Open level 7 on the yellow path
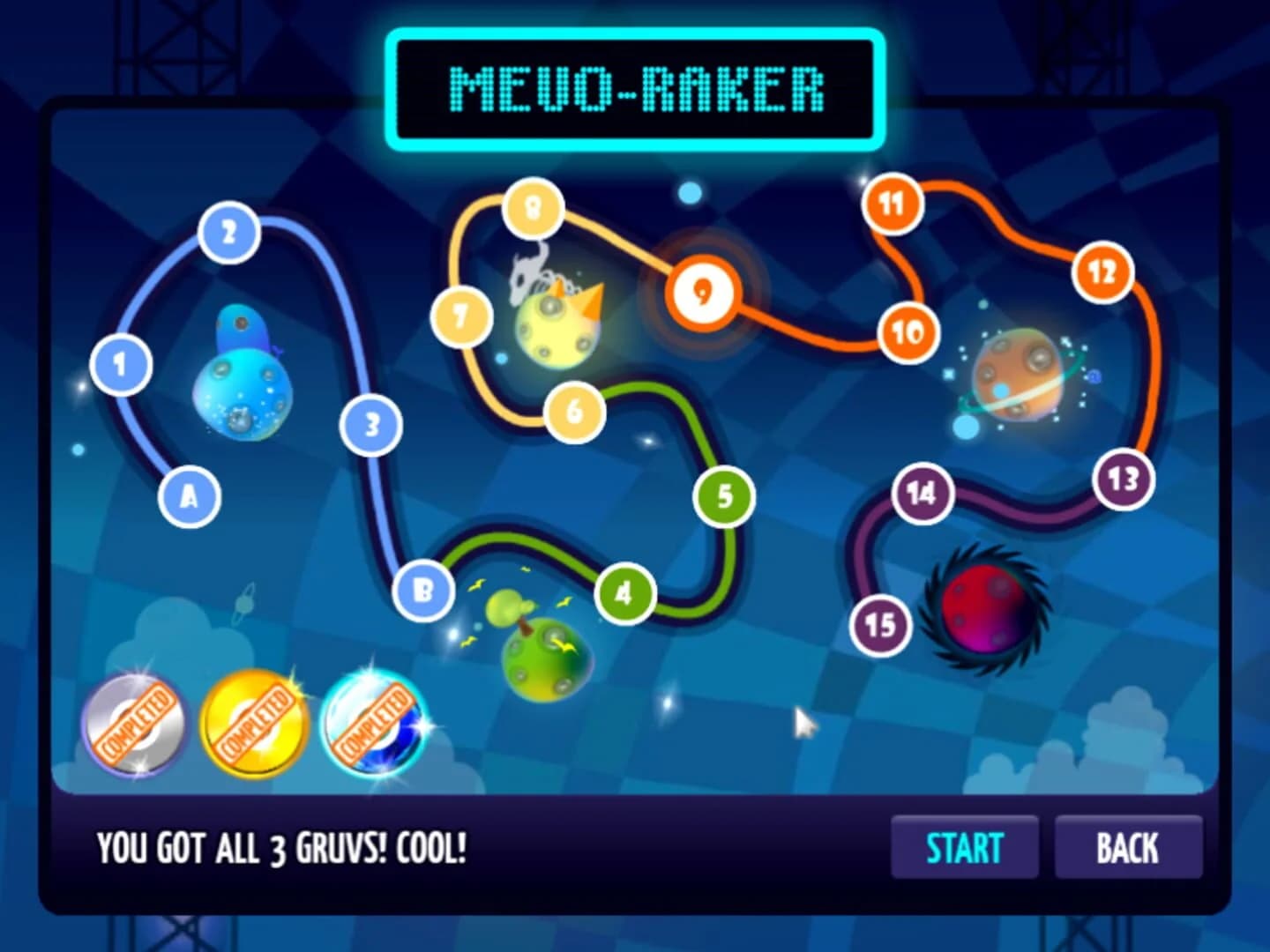1270x952 pixels. pos(459,315)
